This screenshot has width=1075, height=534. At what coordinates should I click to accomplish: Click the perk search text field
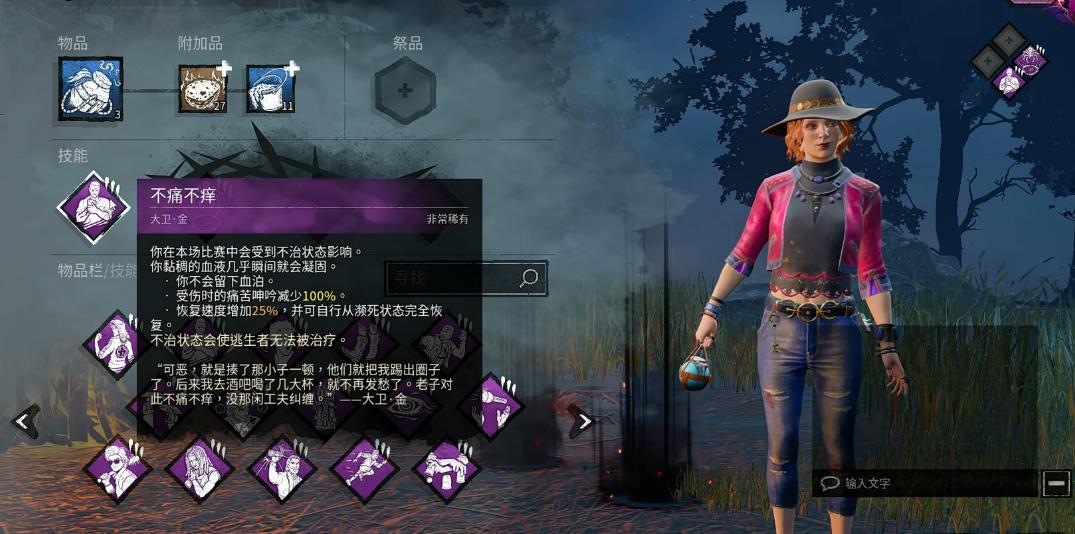(450, 278)
